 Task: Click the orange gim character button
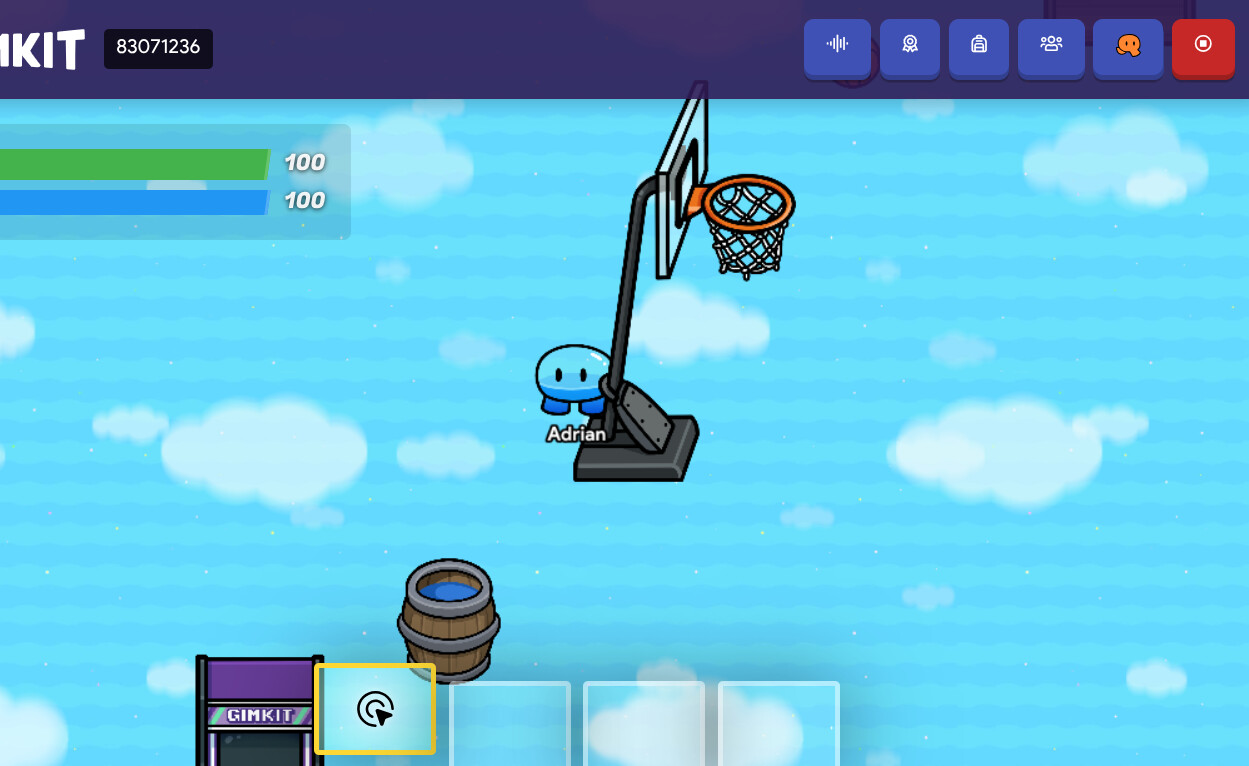[1127, 46]
